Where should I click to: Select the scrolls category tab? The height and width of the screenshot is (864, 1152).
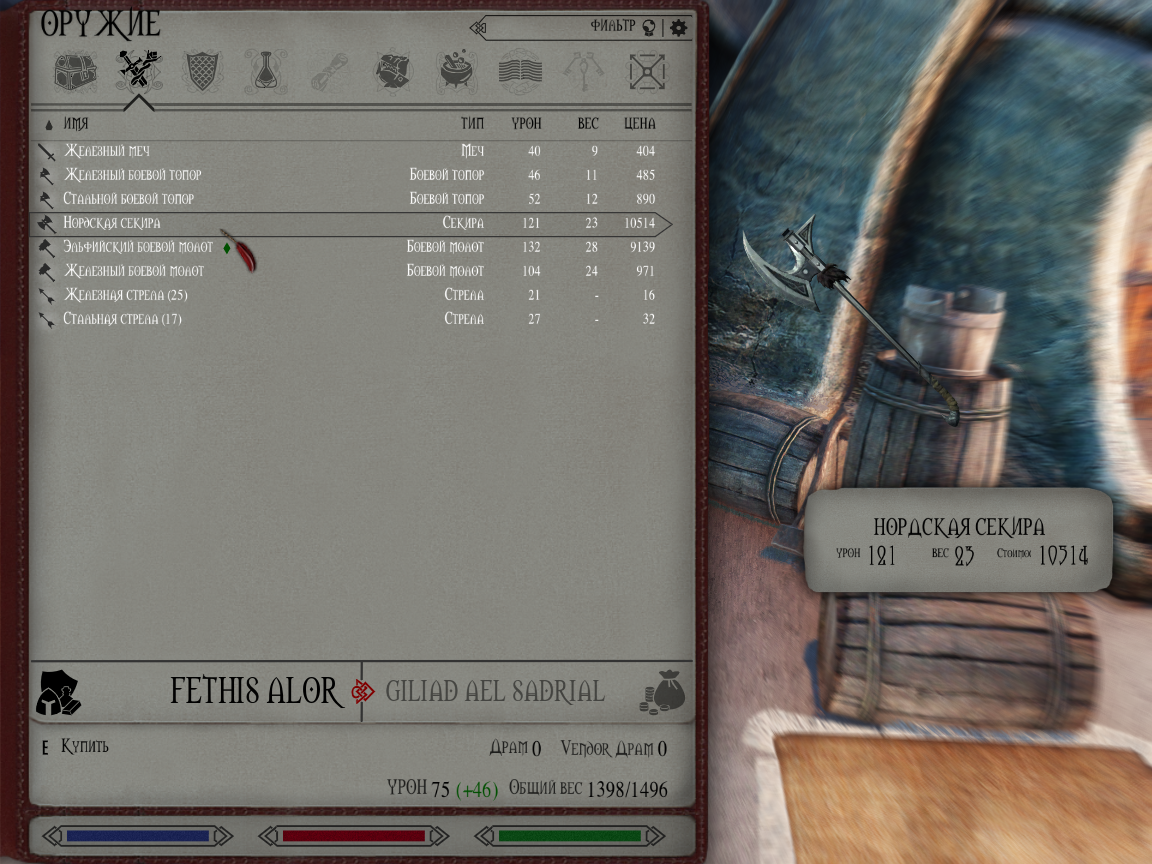(x=328, y=71)
